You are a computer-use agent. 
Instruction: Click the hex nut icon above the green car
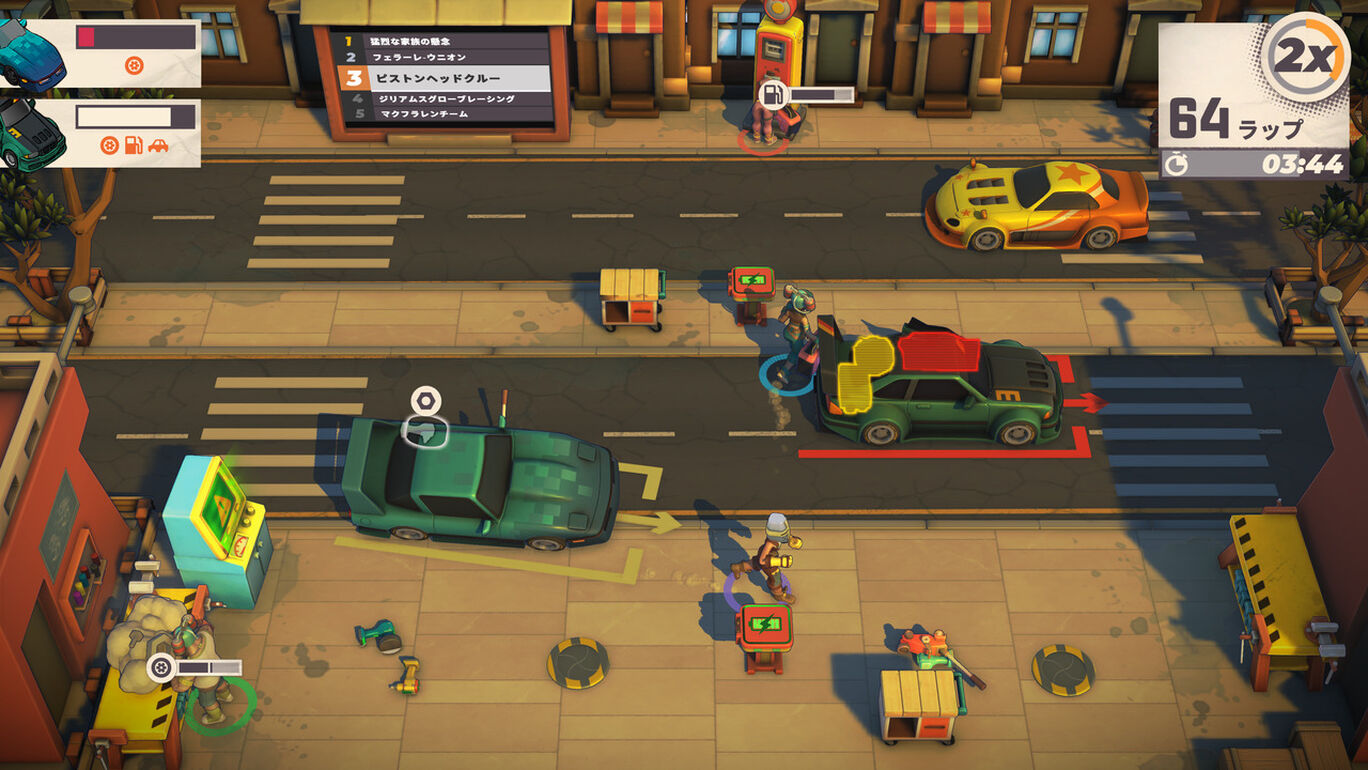coord(425,401)
